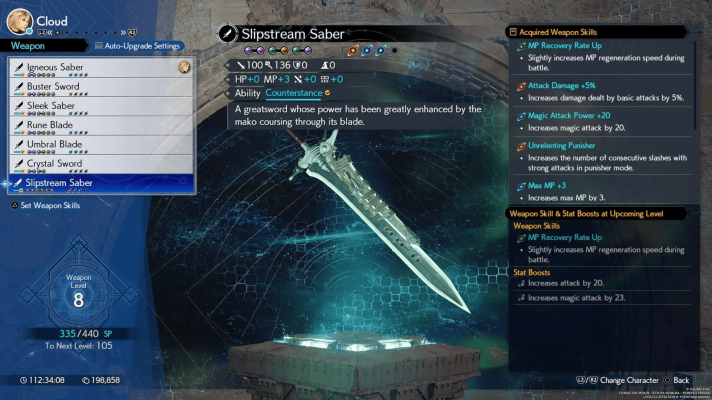Image resolution: width=712 pixels, height=400 pixels.
Task: Click Cloud's character portrait
Action: [19, 20]
